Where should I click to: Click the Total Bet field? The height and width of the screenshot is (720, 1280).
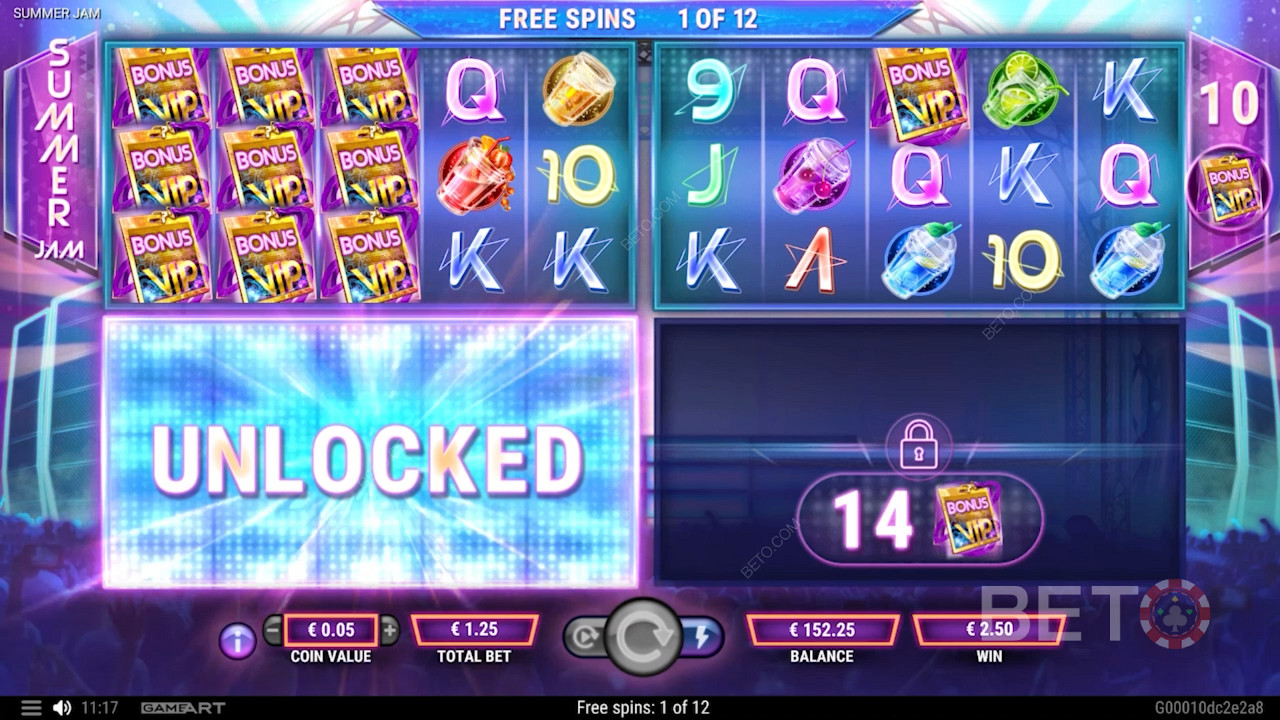(474, 630)
